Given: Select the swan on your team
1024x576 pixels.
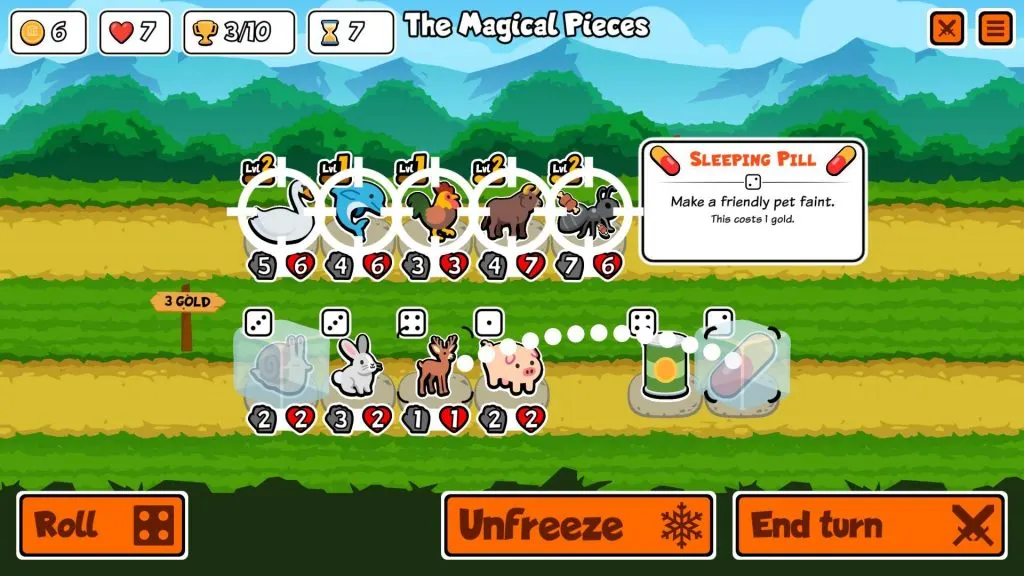Looking at the screenshot, I should 279,212.
